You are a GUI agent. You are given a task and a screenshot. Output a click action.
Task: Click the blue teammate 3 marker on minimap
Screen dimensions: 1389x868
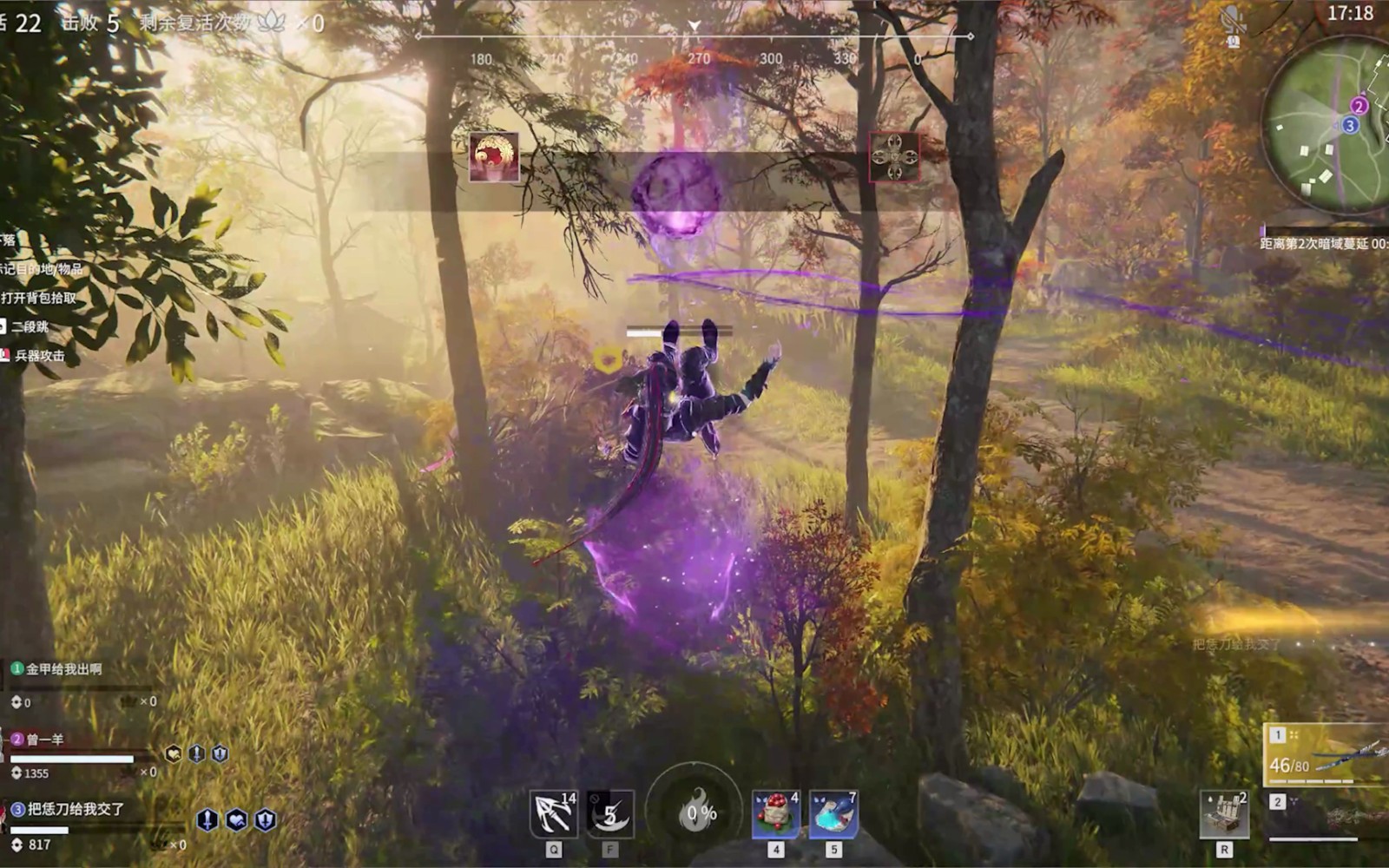(x=1349, y=125)
